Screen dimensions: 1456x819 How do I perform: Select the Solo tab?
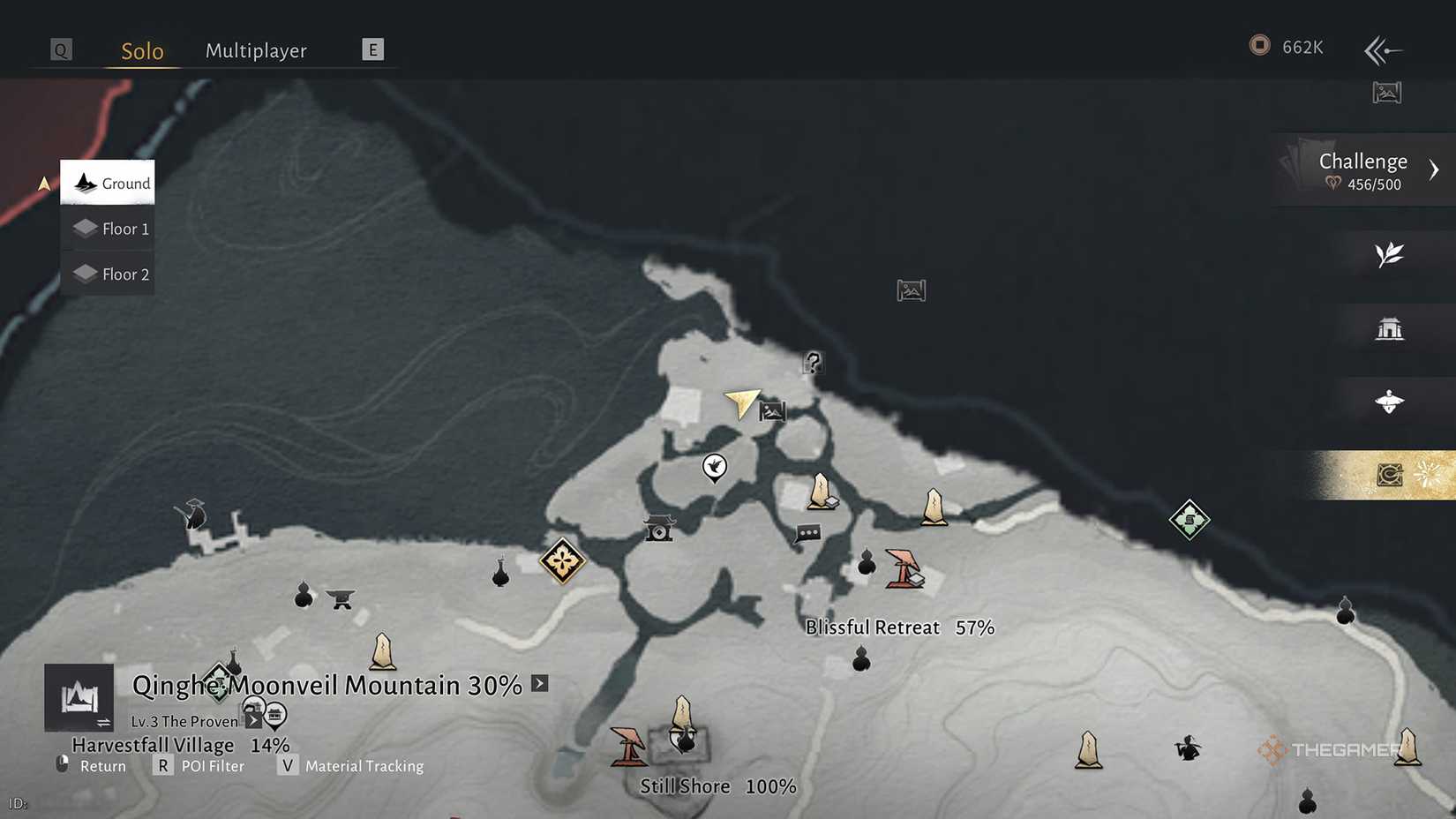(x=142, y=51)
